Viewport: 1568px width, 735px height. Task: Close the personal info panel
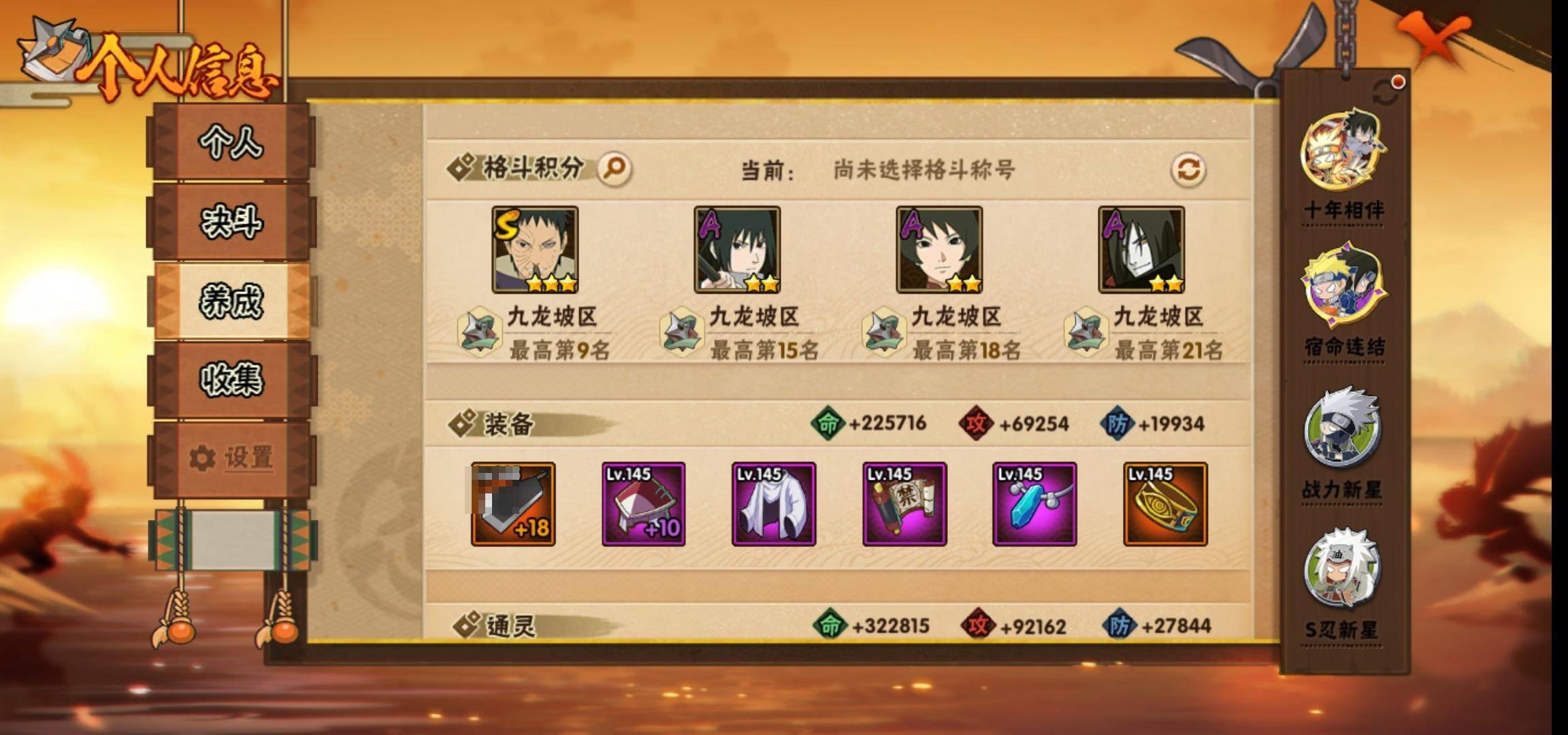coord(1435,42)
